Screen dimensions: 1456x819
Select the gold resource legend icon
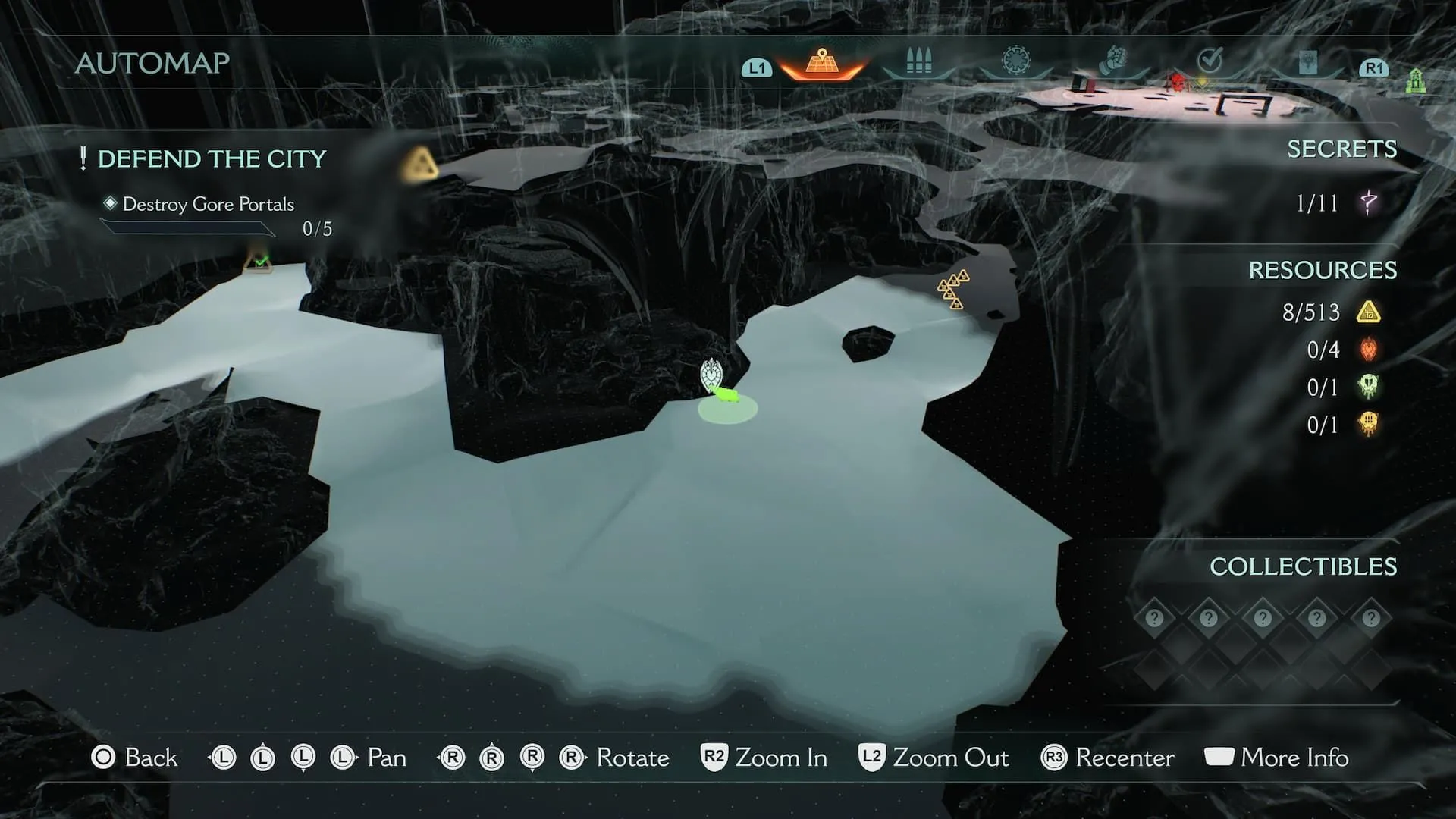tap(1368, 312)
